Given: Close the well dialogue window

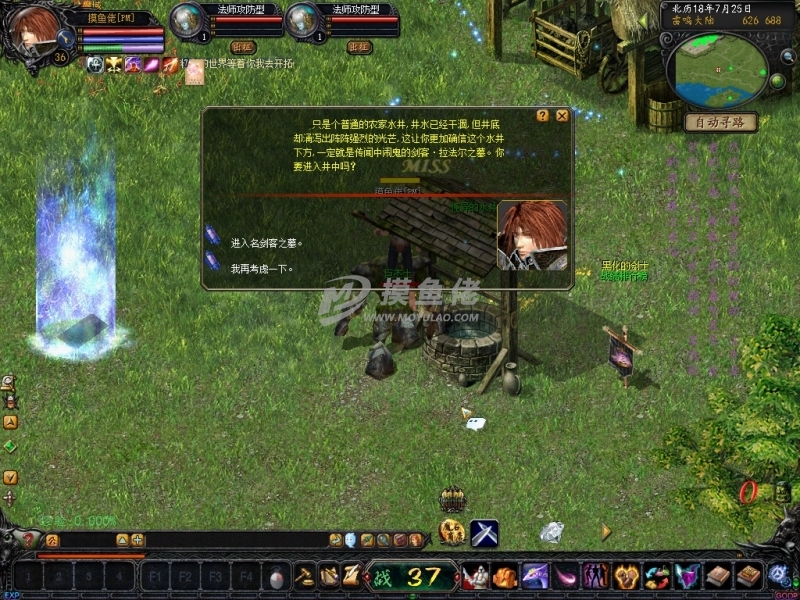Looking at the screenshot, I should click(562, 115).
